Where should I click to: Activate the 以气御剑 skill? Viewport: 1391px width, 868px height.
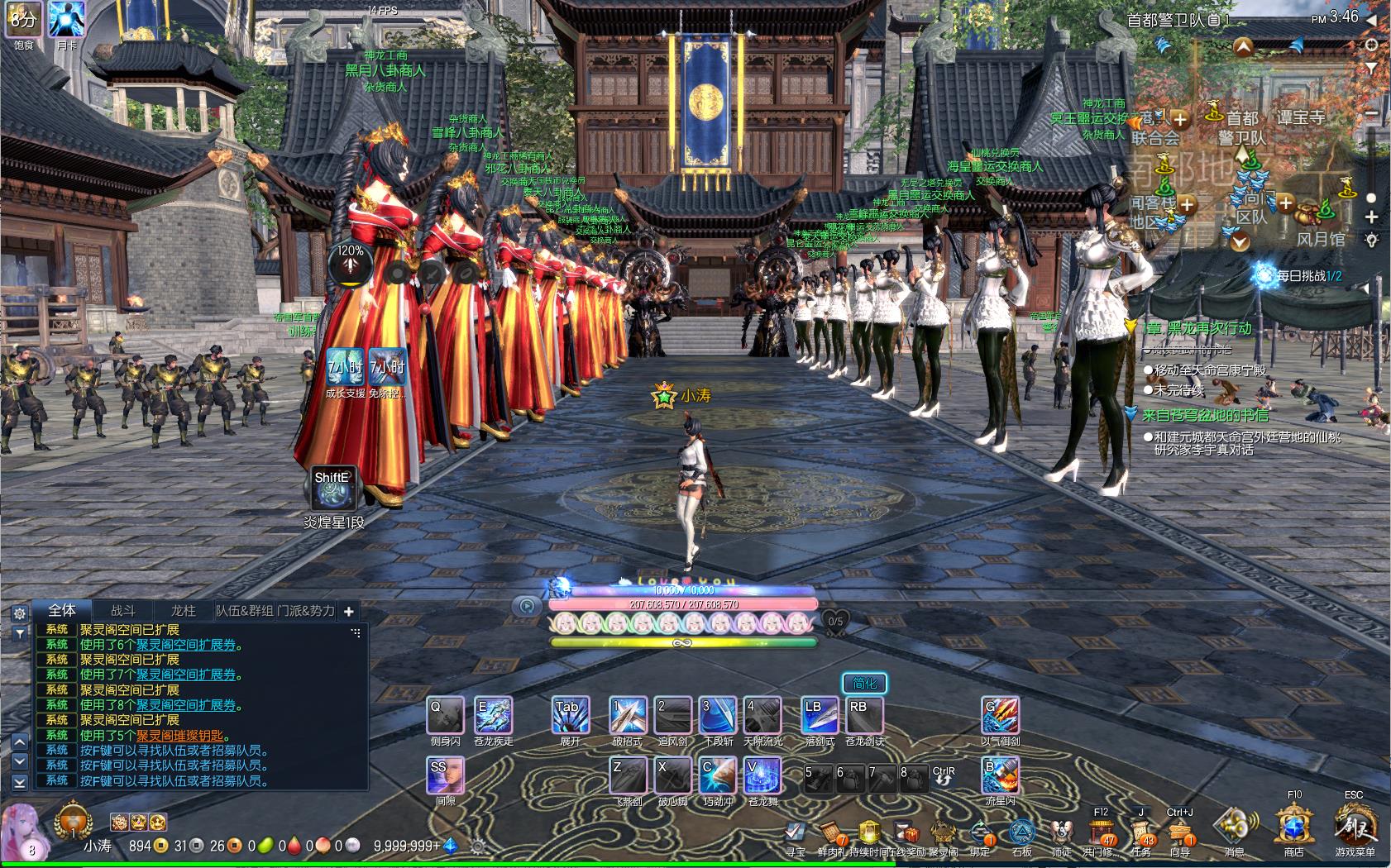[1000, 716]
